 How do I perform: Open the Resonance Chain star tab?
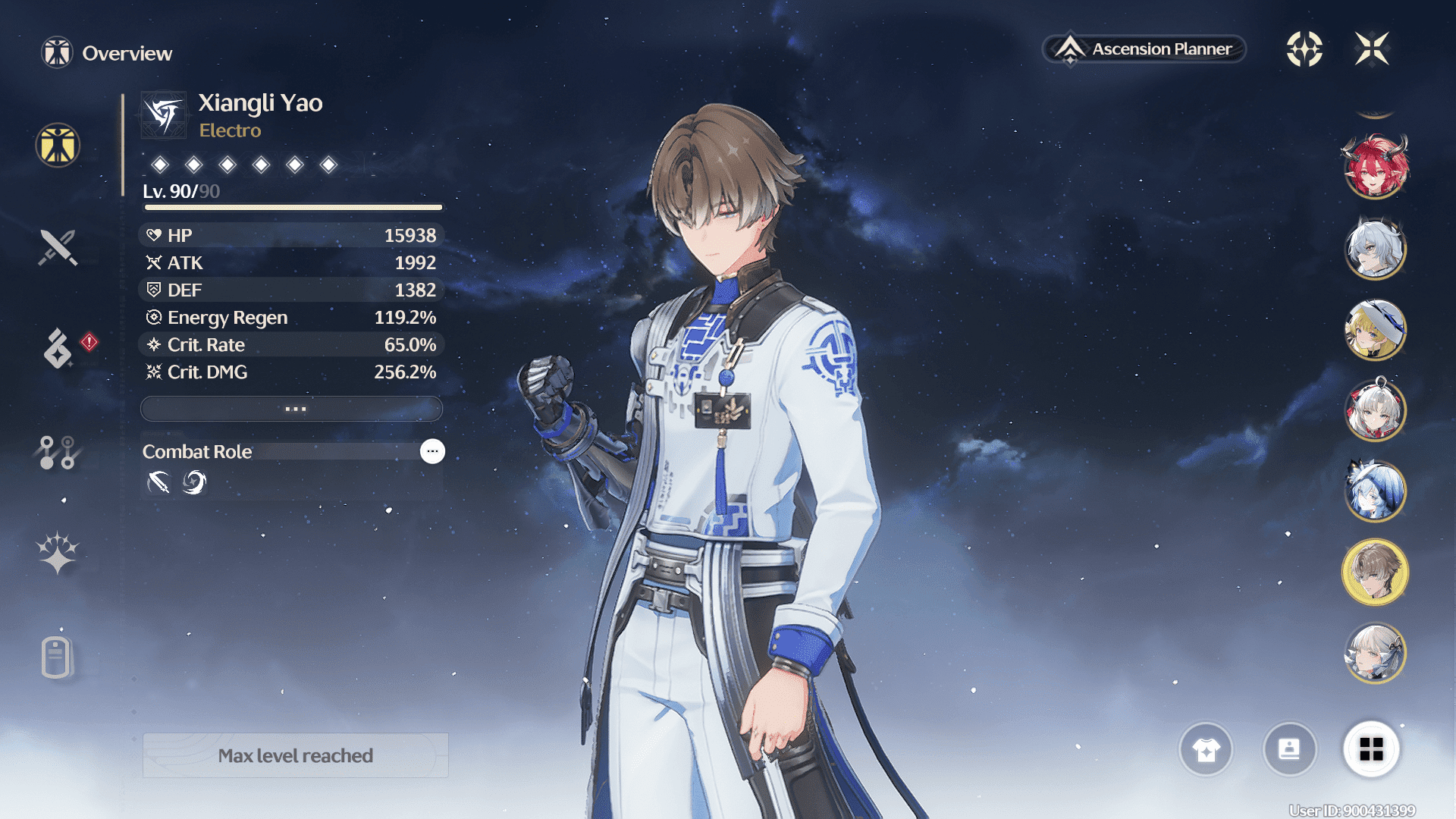point(58,553)
